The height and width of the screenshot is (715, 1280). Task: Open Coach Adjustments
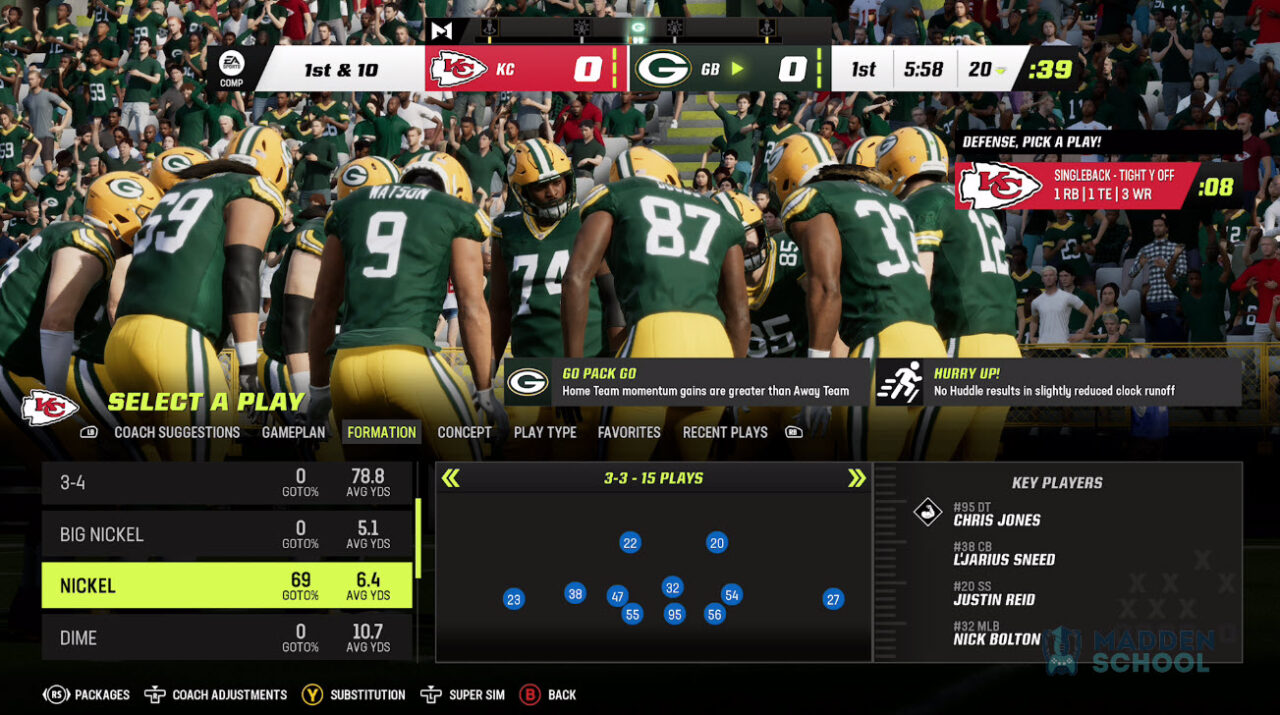point(216,694)
